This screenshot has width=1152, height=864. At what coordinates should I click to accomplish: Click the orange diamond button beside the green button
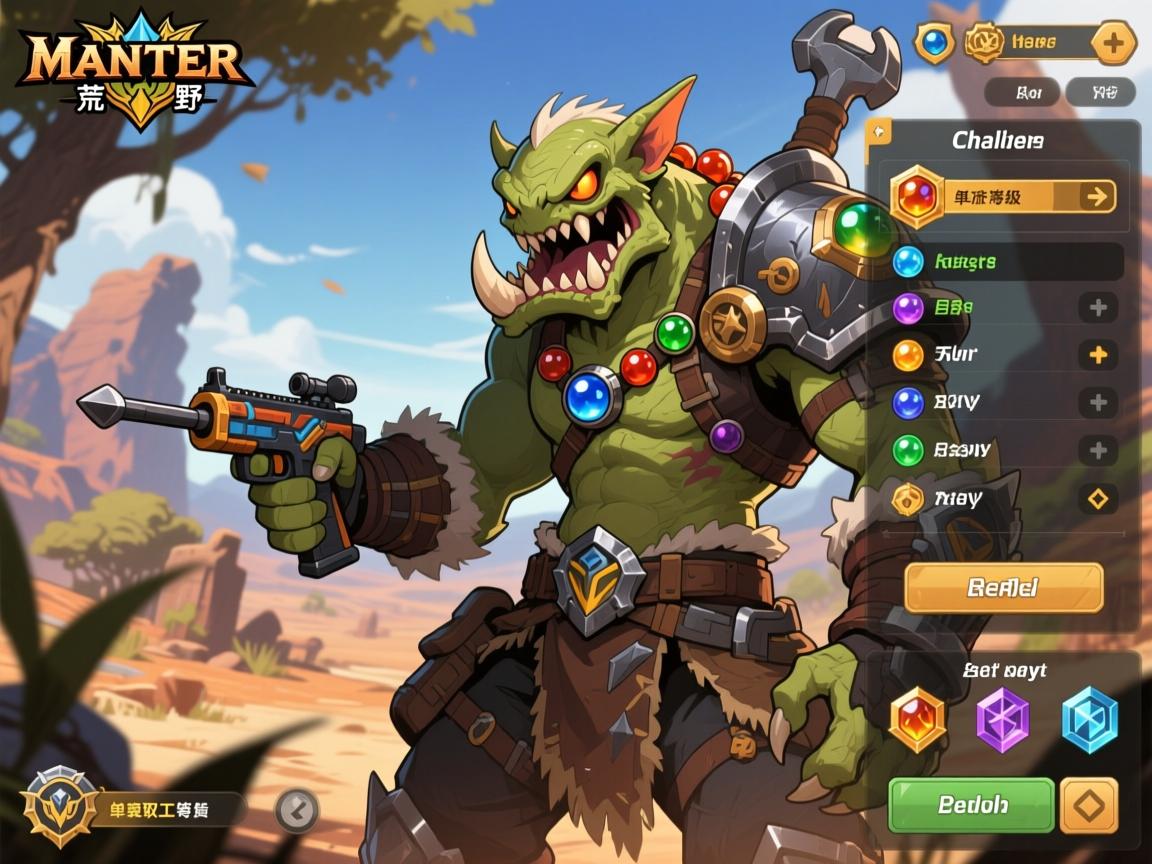tap(1088, 805)
